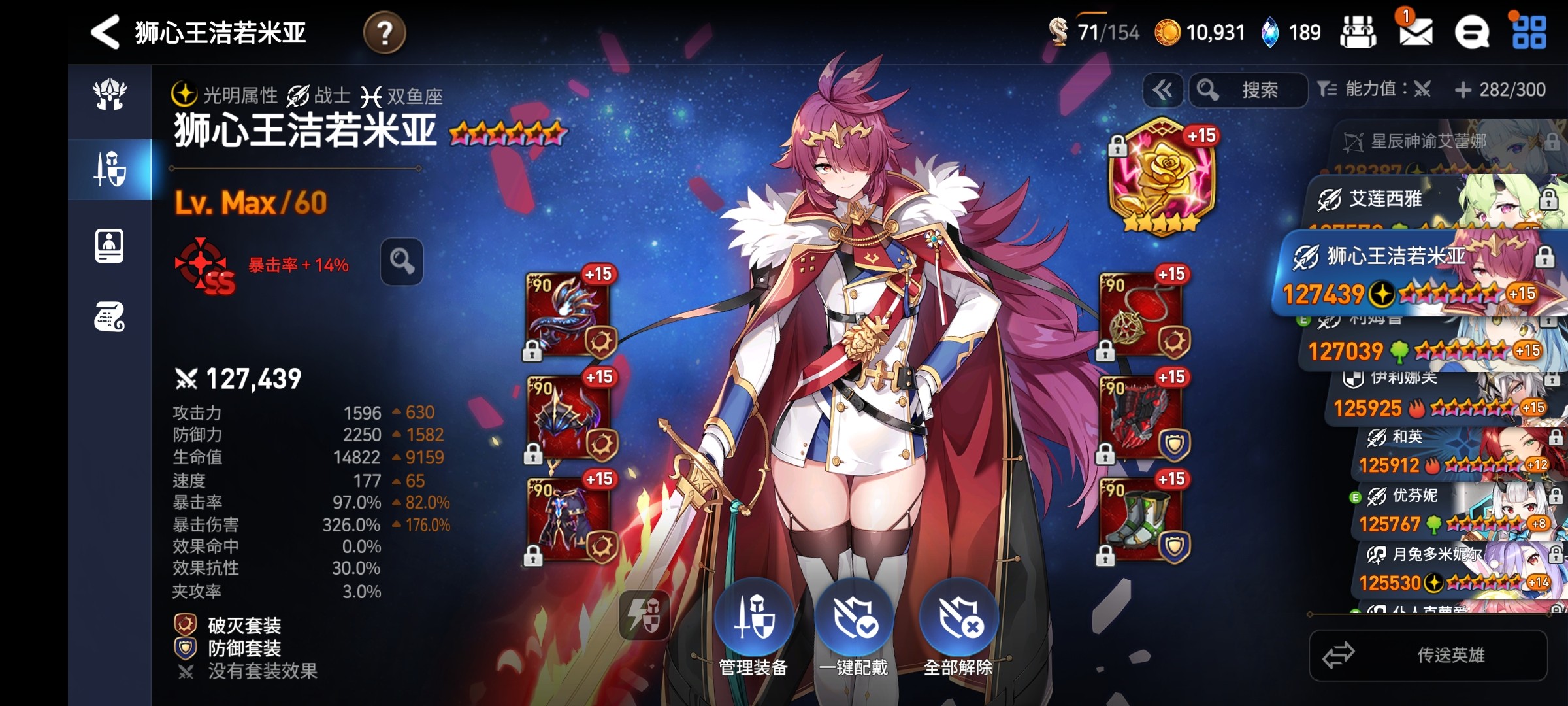Inspect stat details with the magnifier button

[x=402, y=261]
